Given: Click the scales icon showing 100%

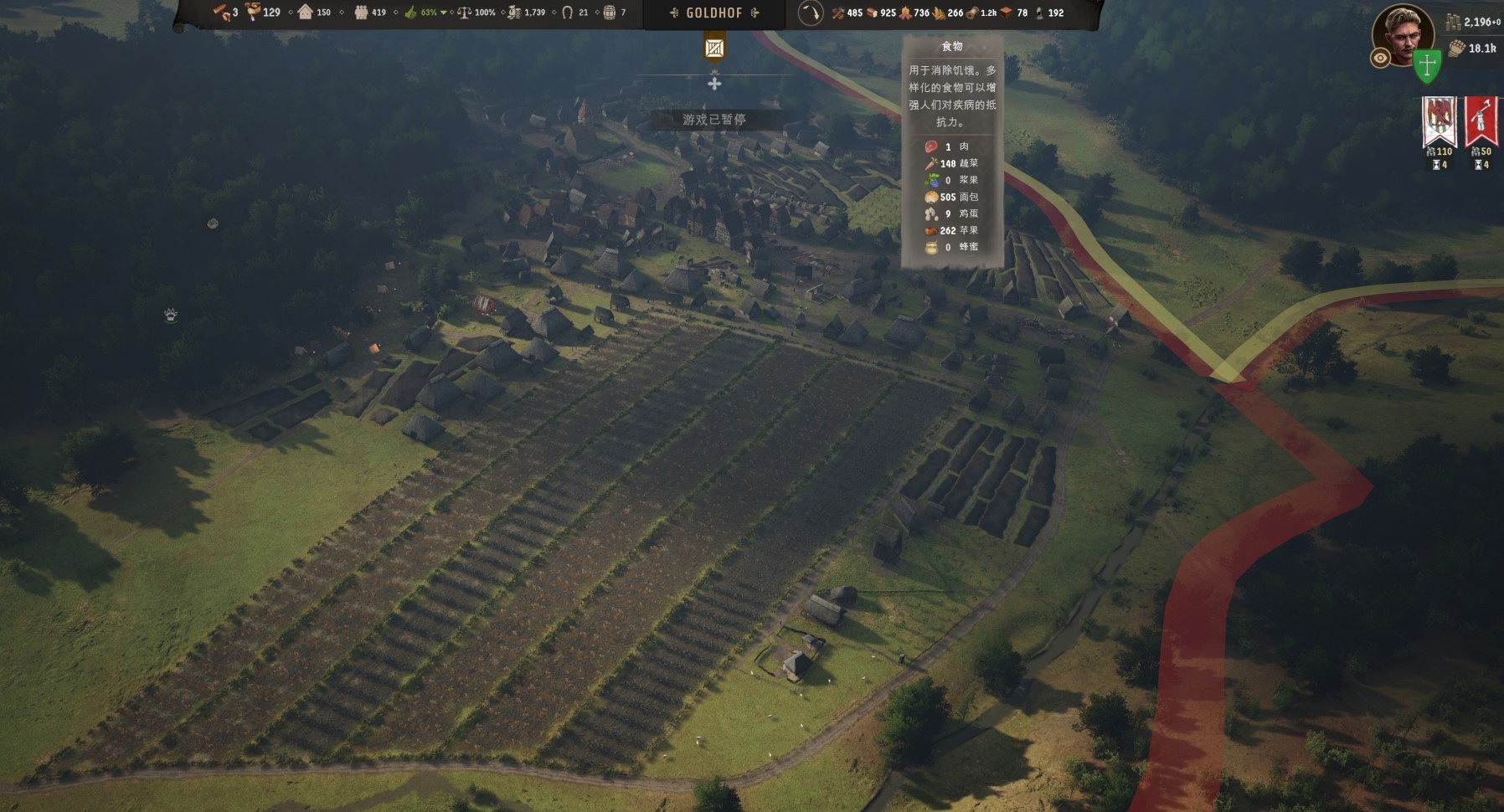Looking at the screenshot, I should 465,13.
